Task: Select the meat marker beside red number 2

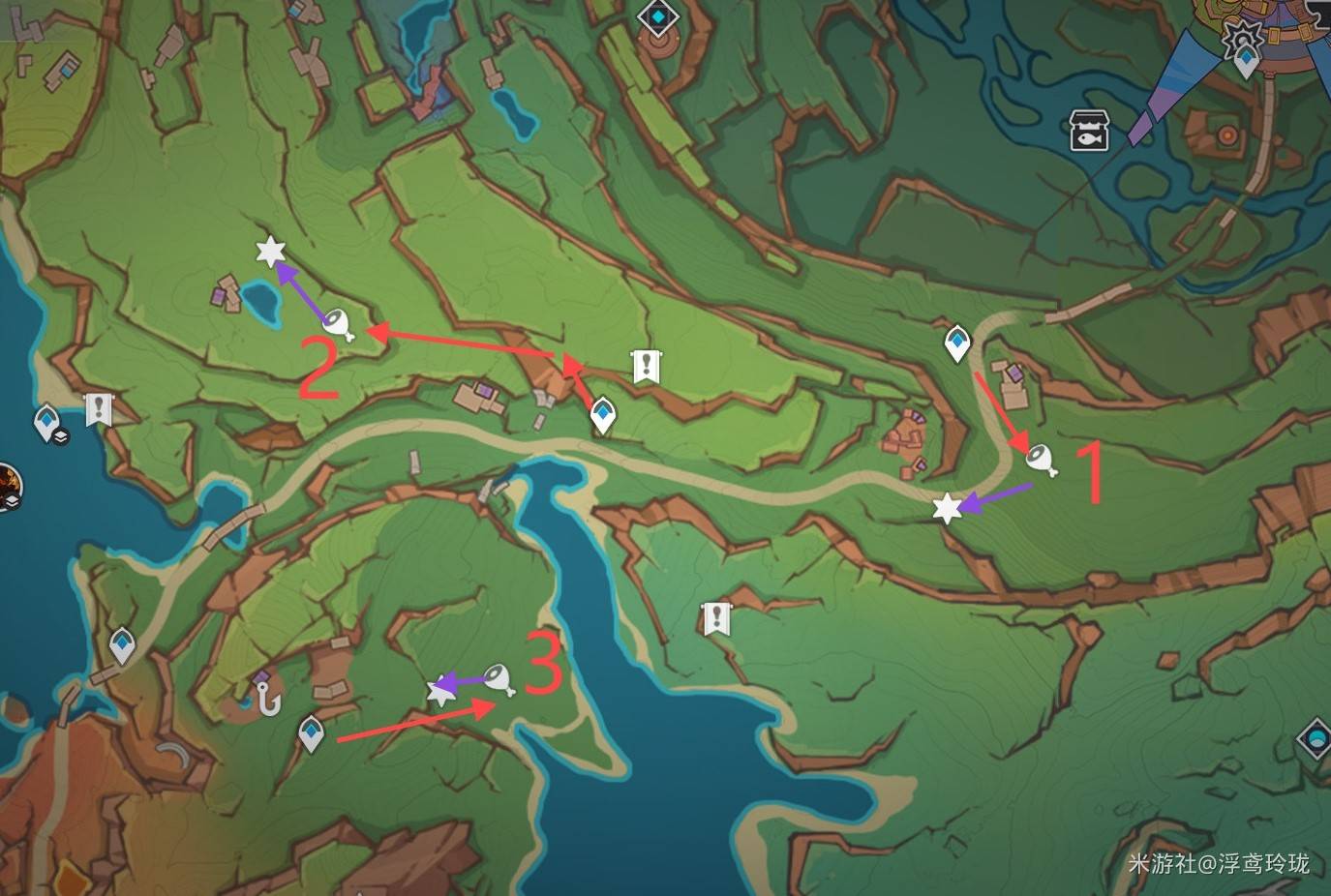Action: coord(338,322)
